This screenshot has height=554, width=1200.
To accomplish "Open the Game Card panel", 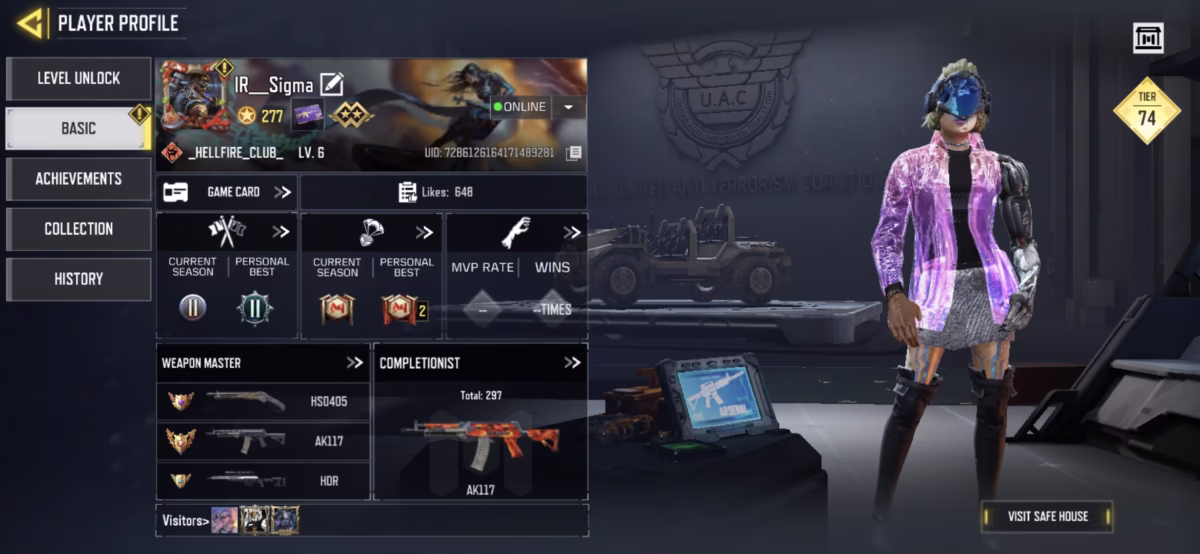I will 227,192.
